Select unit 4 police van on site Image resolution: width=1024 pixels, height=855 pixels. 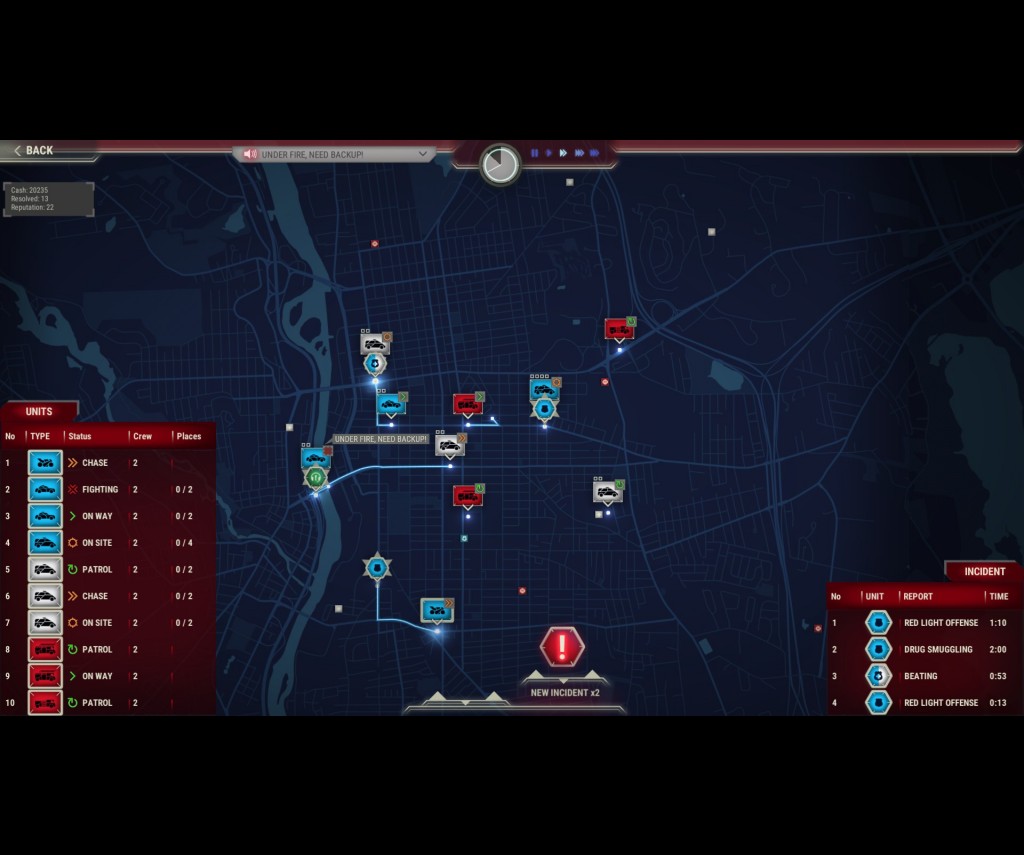pyautogui.click(x=45, y=543)
